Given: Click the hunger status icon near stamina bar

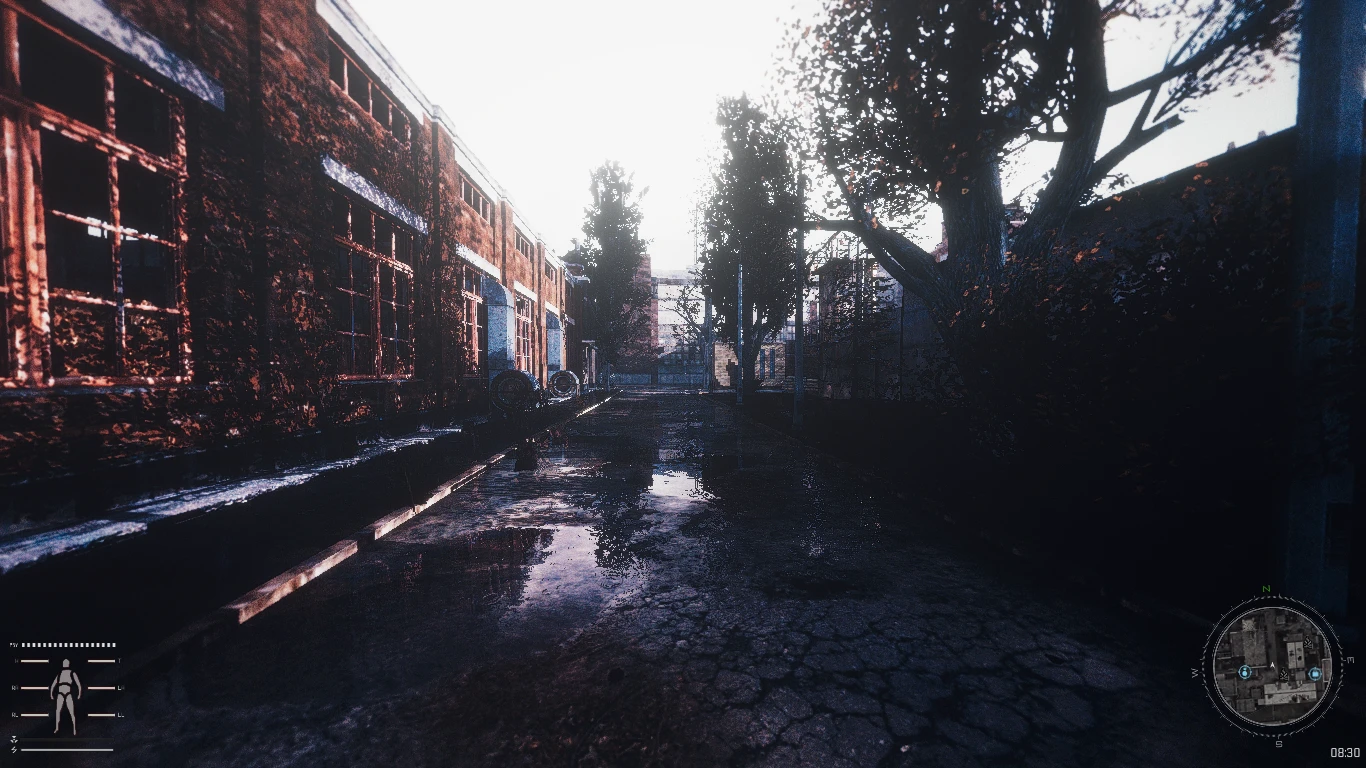Looking at the screenshot, I should click(13, 739).
